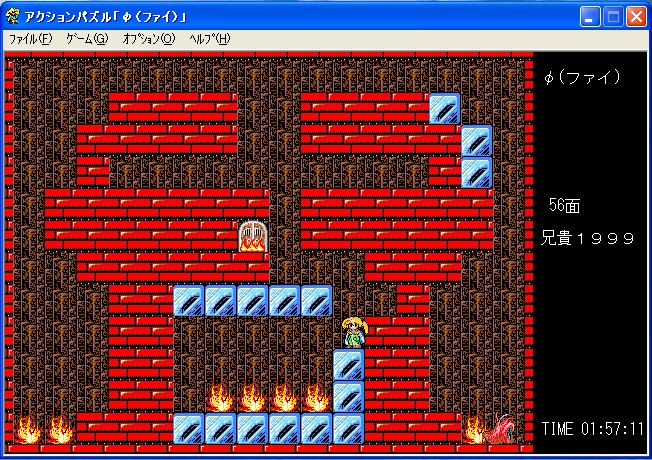
Task: Maximize the game window
Action: pyautogui.click(x=613, y=16)
